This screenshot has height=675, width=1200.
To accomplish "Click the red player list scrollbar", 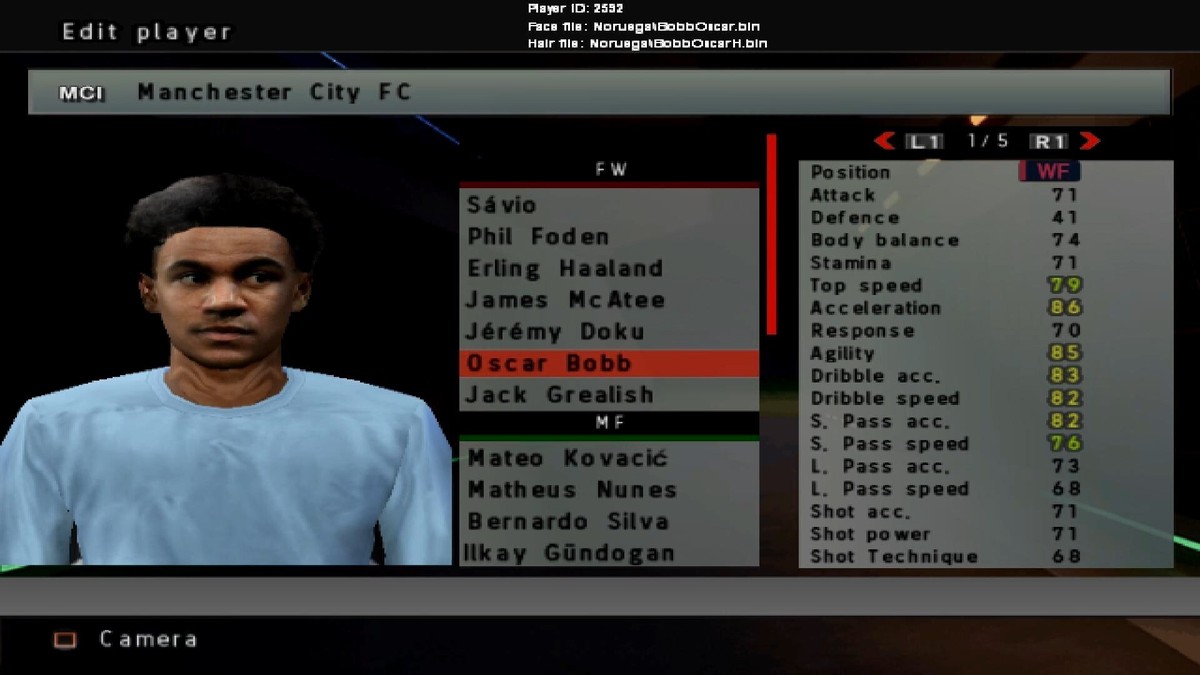I will click(x=771, y=235).
